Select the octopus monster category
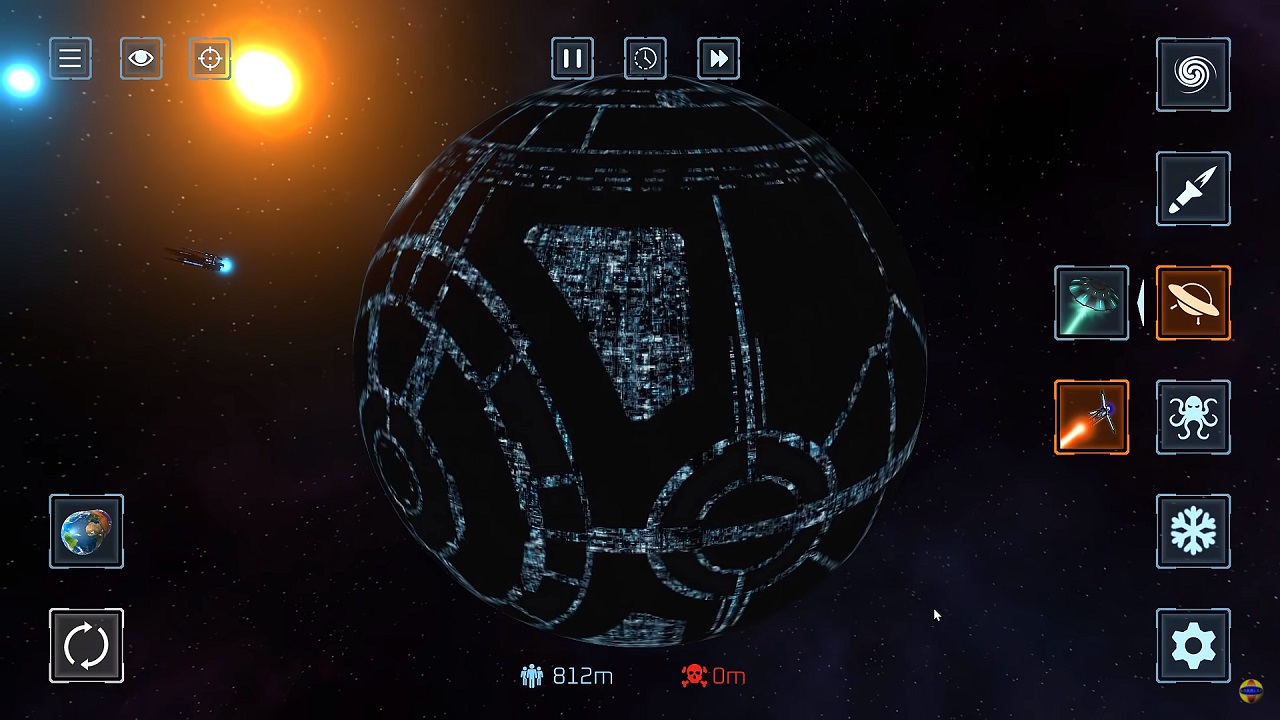This screenshot has width=1280, height=720. (x=1193, y=417)
